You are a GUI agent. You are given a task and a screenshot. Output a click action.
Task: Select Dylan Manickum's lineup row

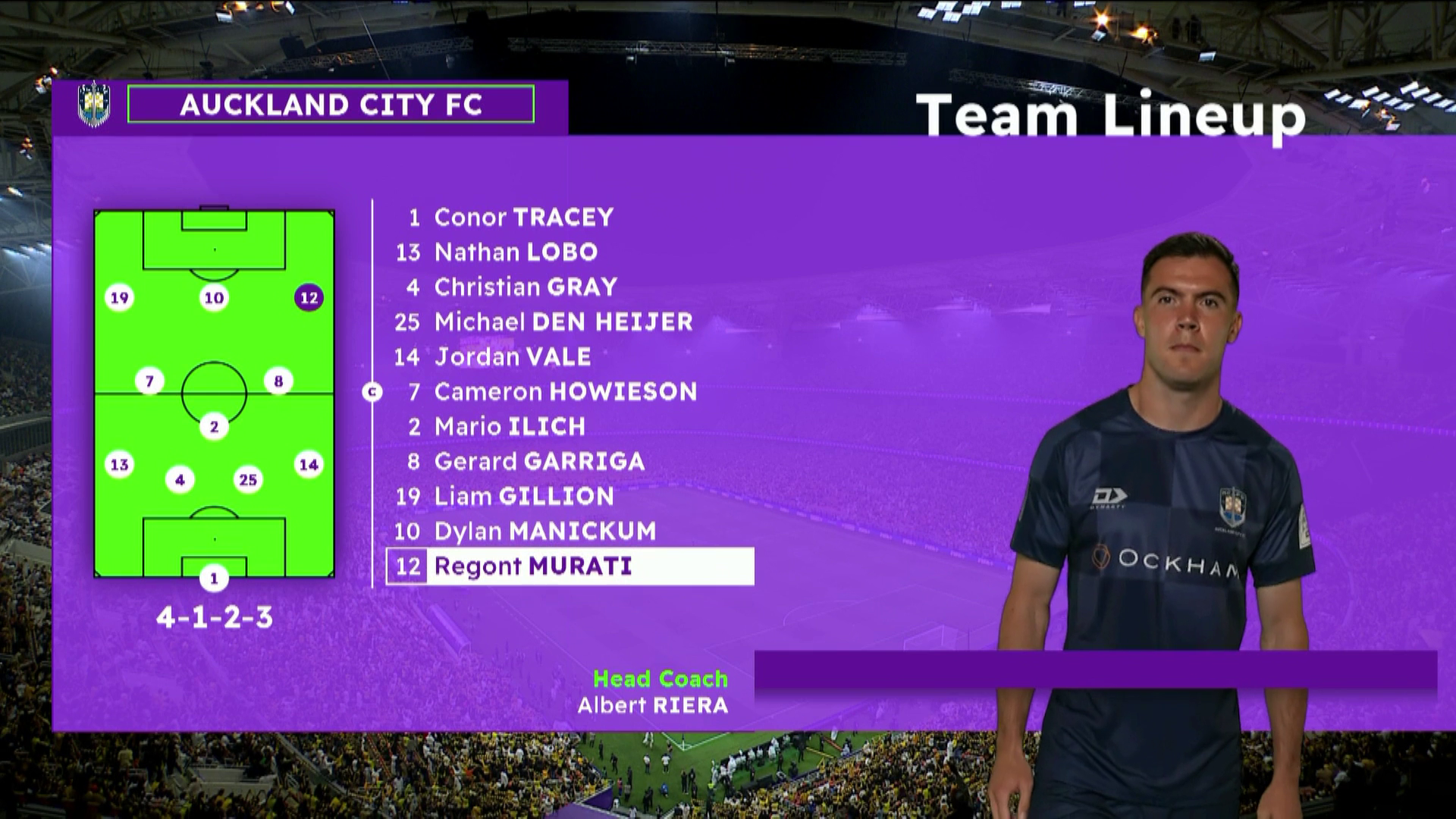click(x=544, y=531)
